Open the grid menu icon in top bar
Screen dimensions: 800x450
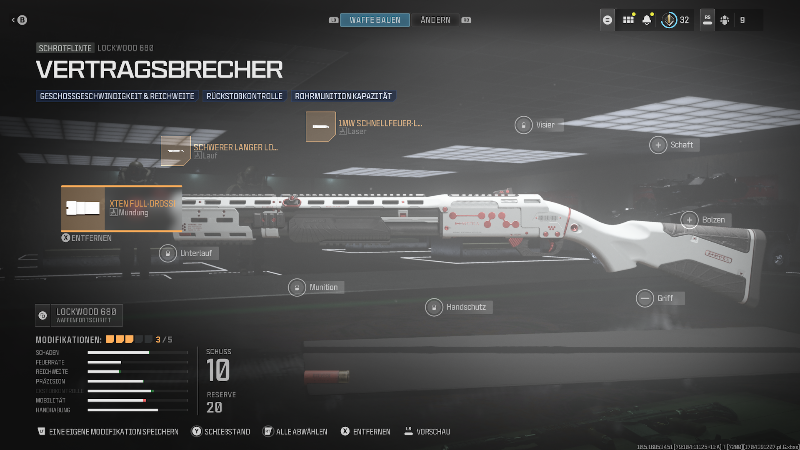[629, 19]
